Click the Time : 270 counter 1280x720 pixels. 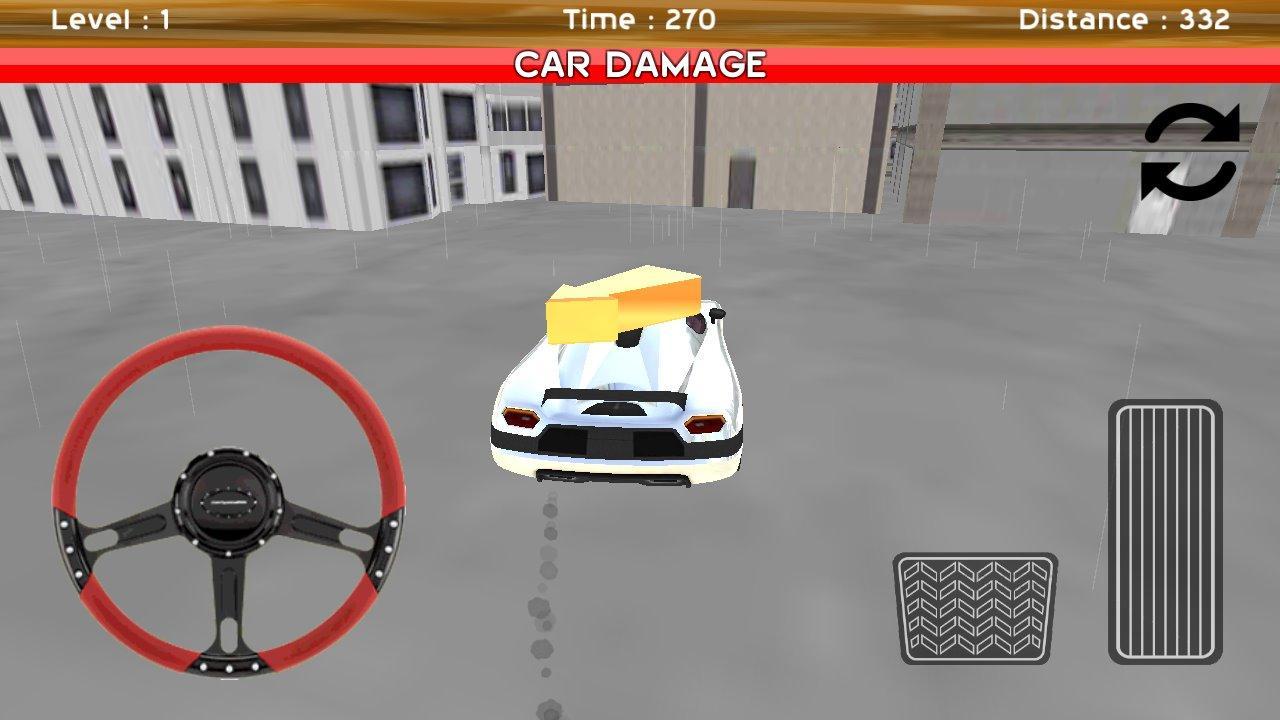(640, 18)
